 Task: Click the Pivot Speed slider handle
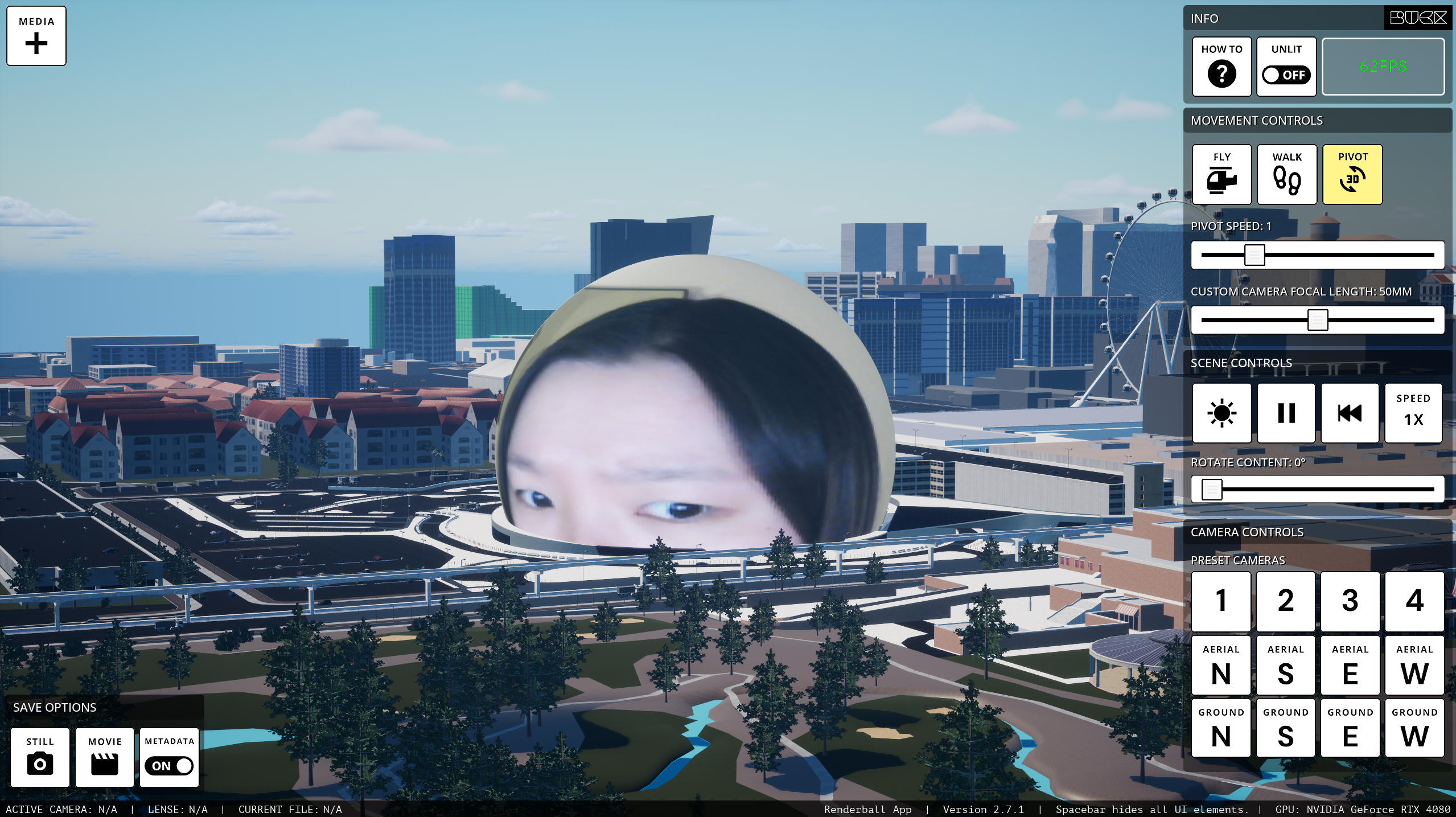[1254, 255]
